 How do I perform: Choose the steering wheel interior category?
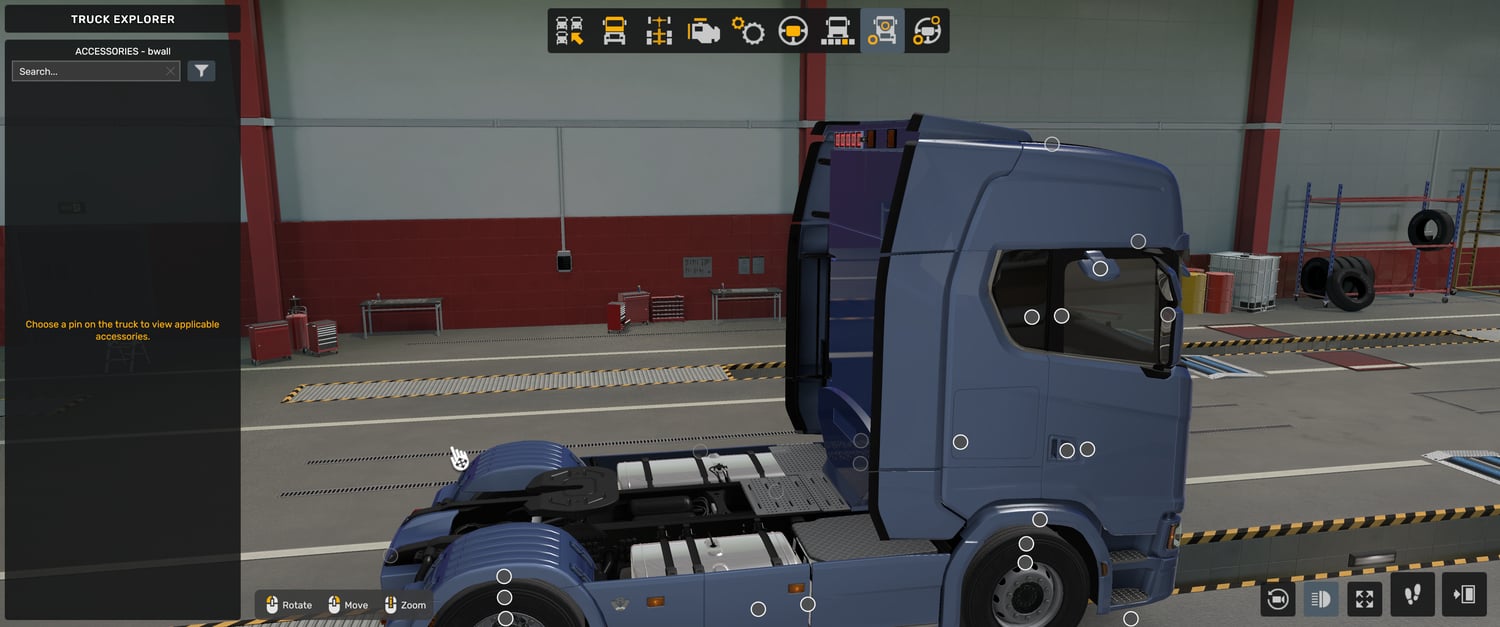(x=793, y=31)
